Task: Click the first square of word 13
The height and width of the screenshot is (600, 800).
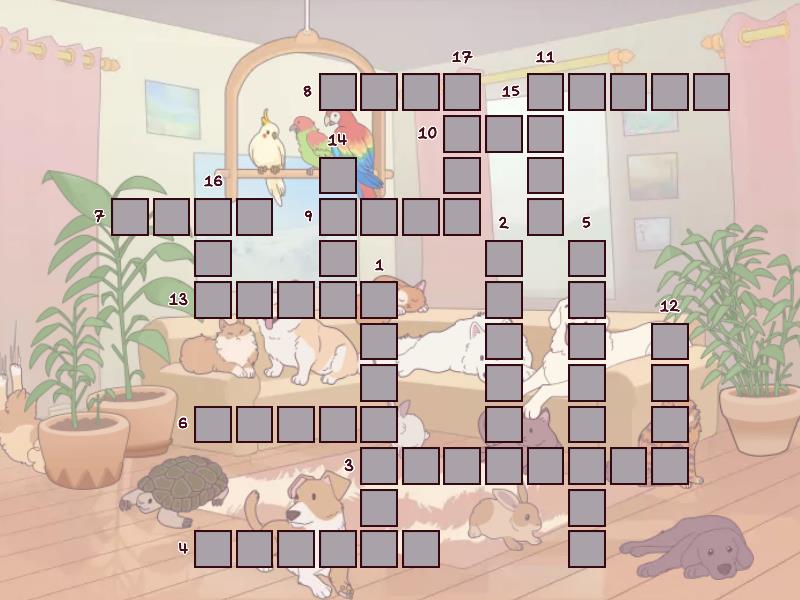Action: (x=213, y=299)
